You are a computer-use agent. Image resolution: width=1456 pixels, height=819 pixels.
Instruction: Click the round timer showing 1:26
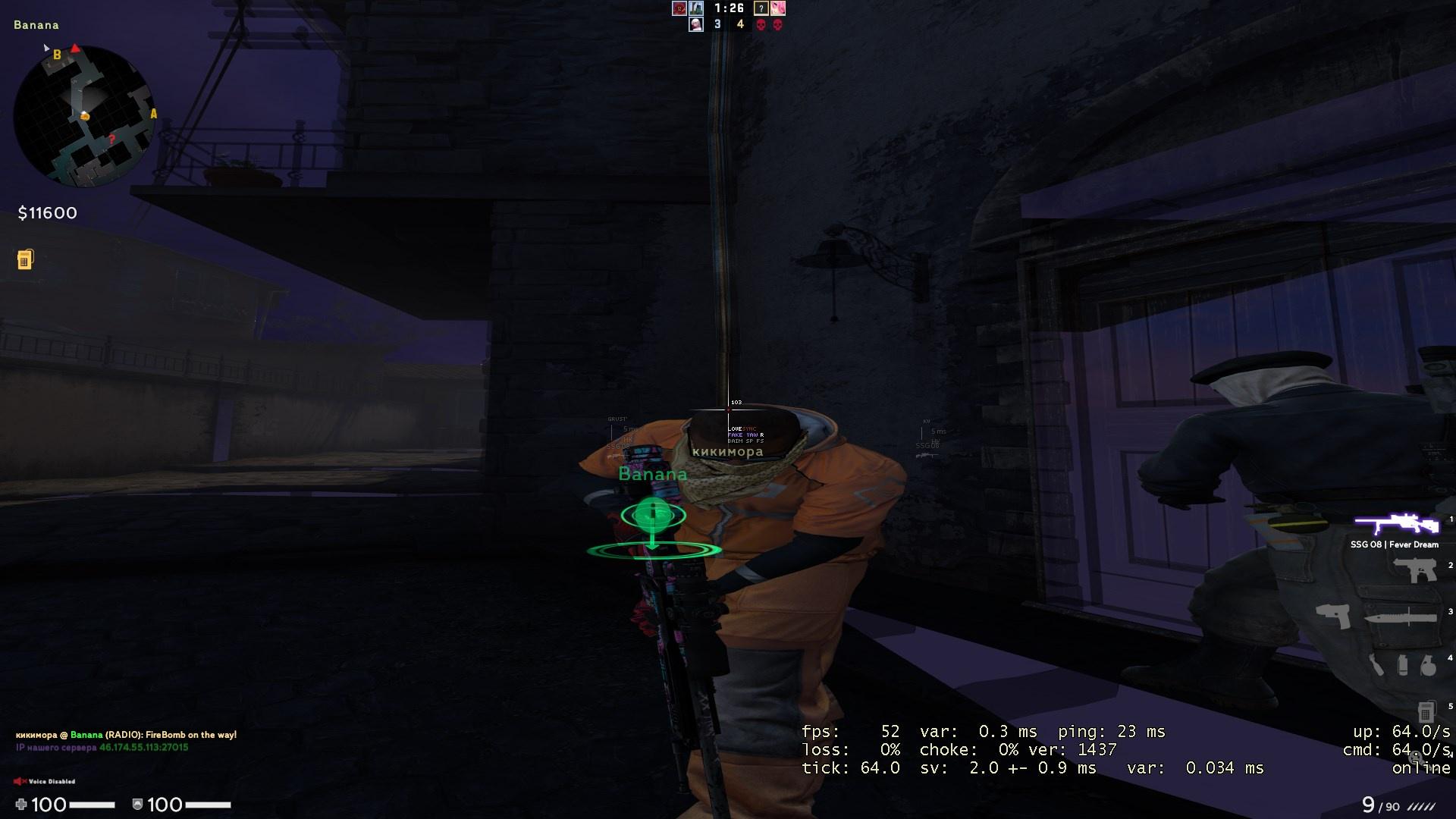729,8
